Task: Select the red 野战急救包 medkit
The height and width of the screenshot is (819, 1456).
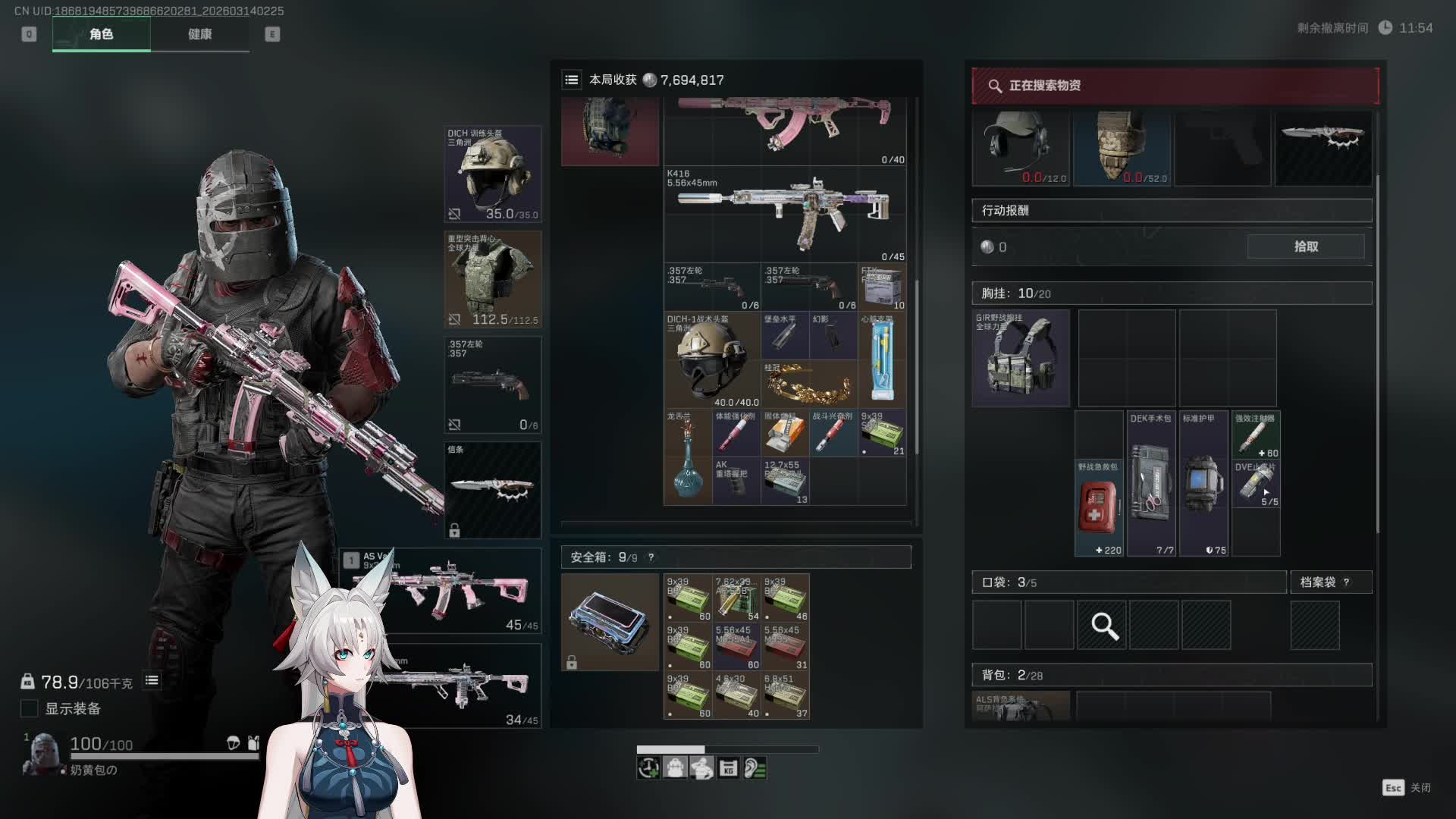Action: coord(1098,507)
